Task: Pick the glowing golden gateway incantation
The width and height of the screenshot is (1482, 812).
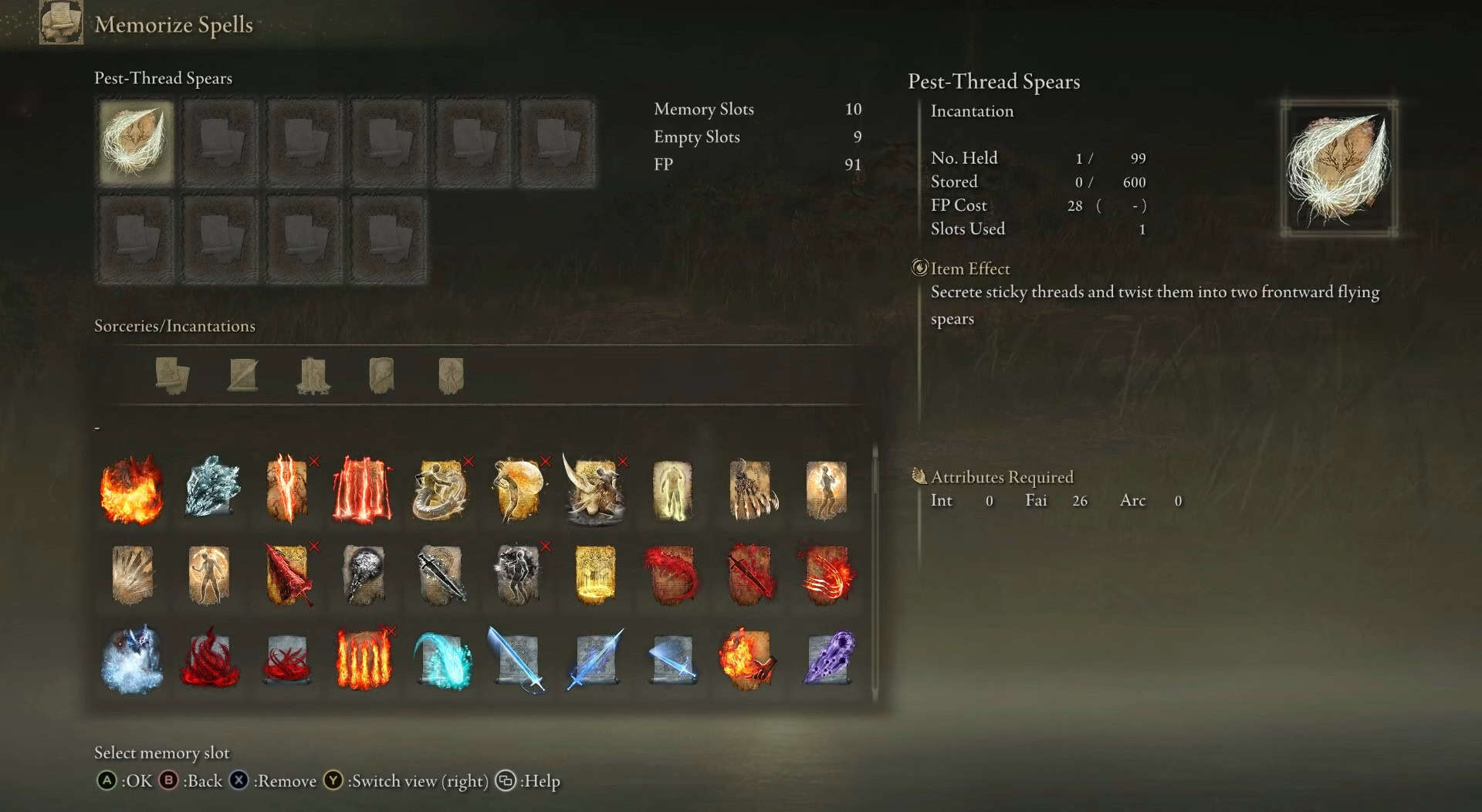Action: (595, 575)
